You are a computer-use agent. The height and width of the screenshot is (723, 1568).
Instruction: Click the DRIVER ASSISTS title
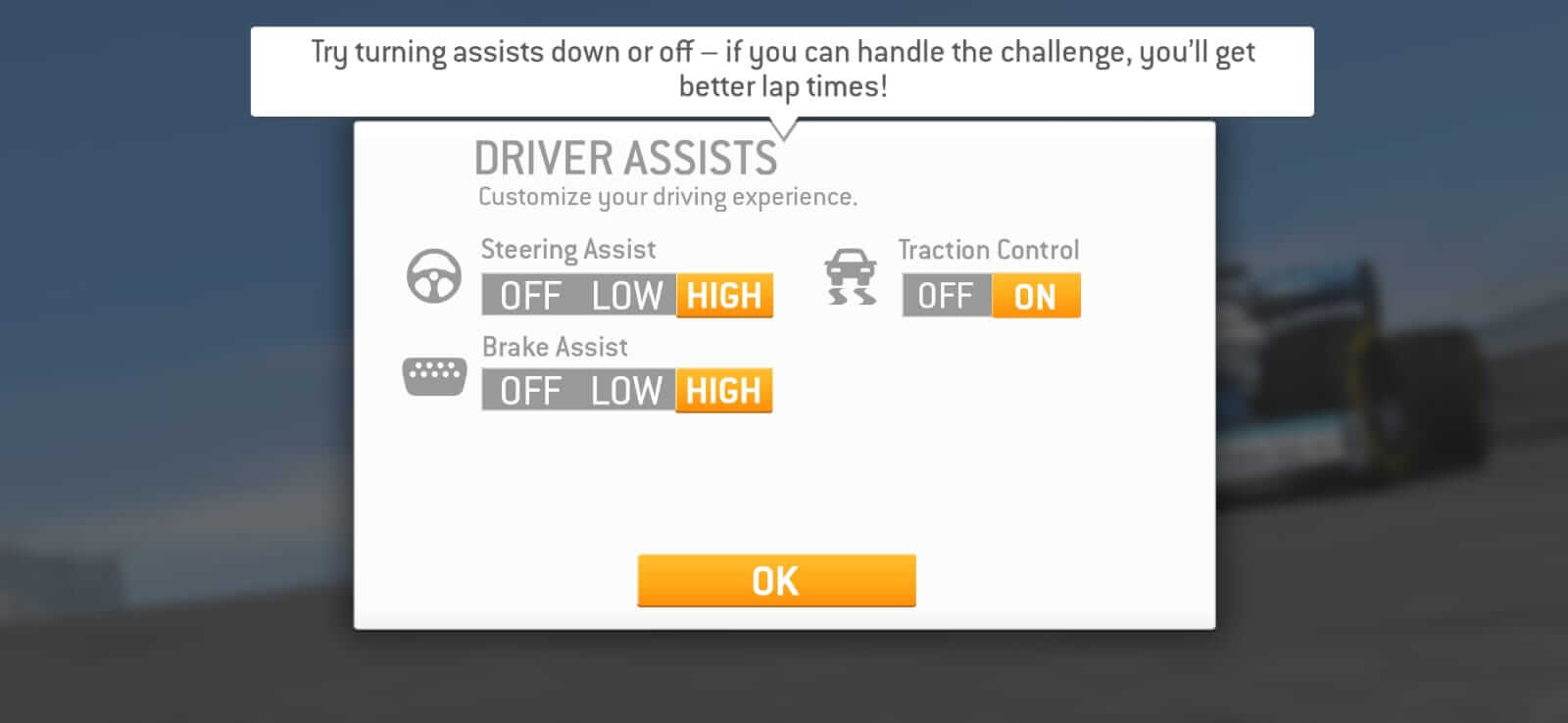tap(626, 157)
